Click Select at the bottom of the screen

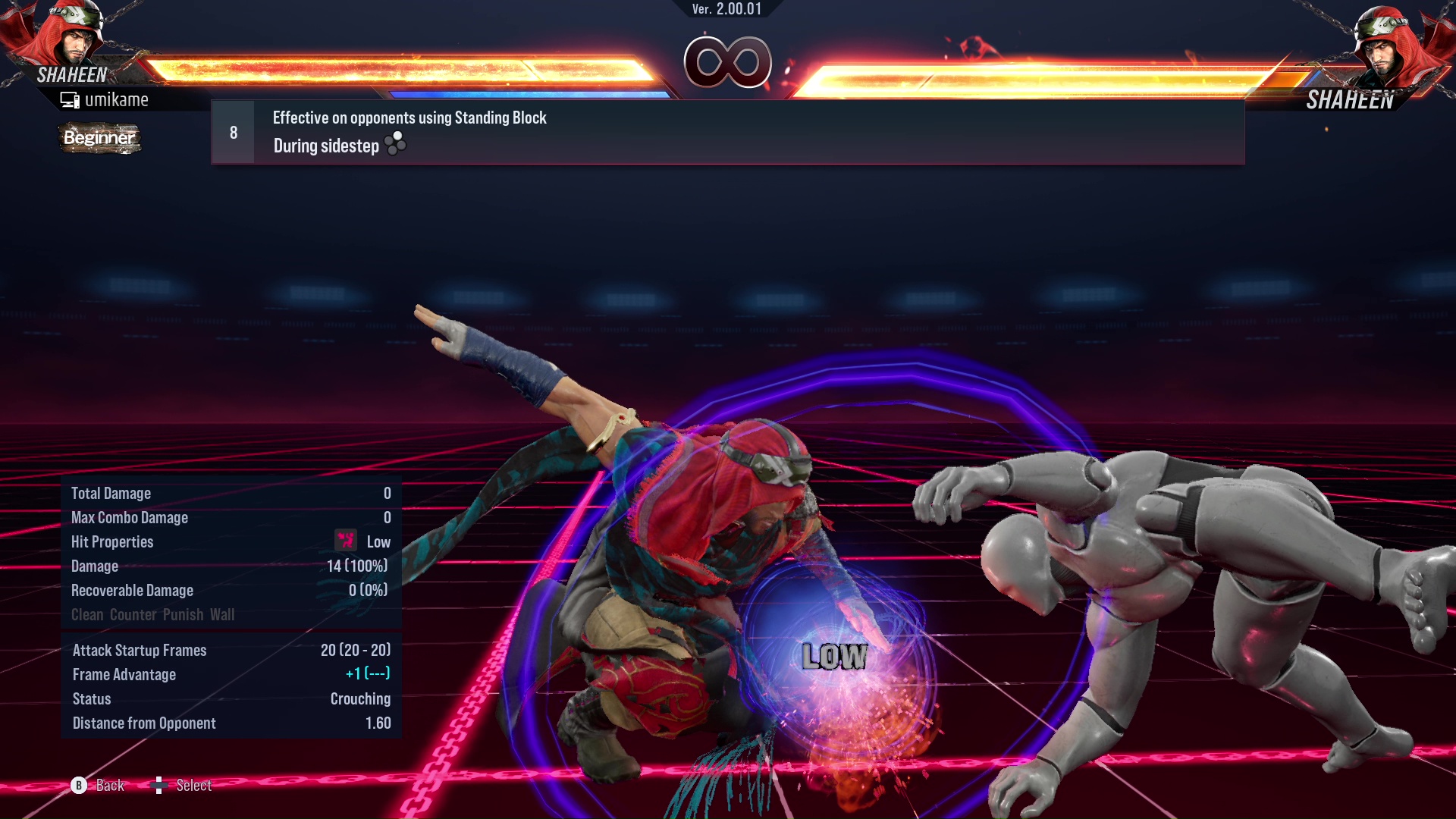point(194,786)
